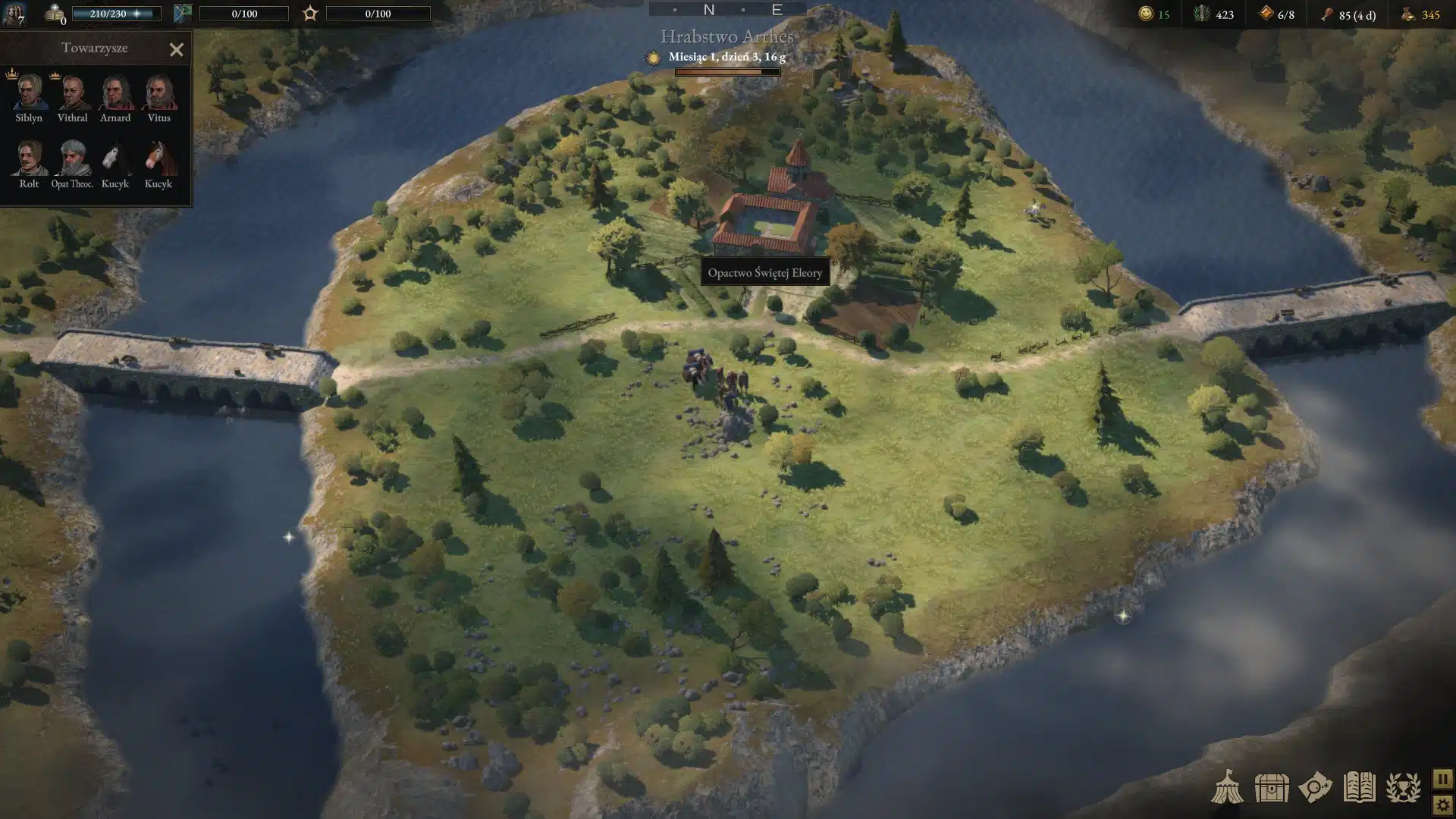Open the journal book

[x=1359, y=788]
